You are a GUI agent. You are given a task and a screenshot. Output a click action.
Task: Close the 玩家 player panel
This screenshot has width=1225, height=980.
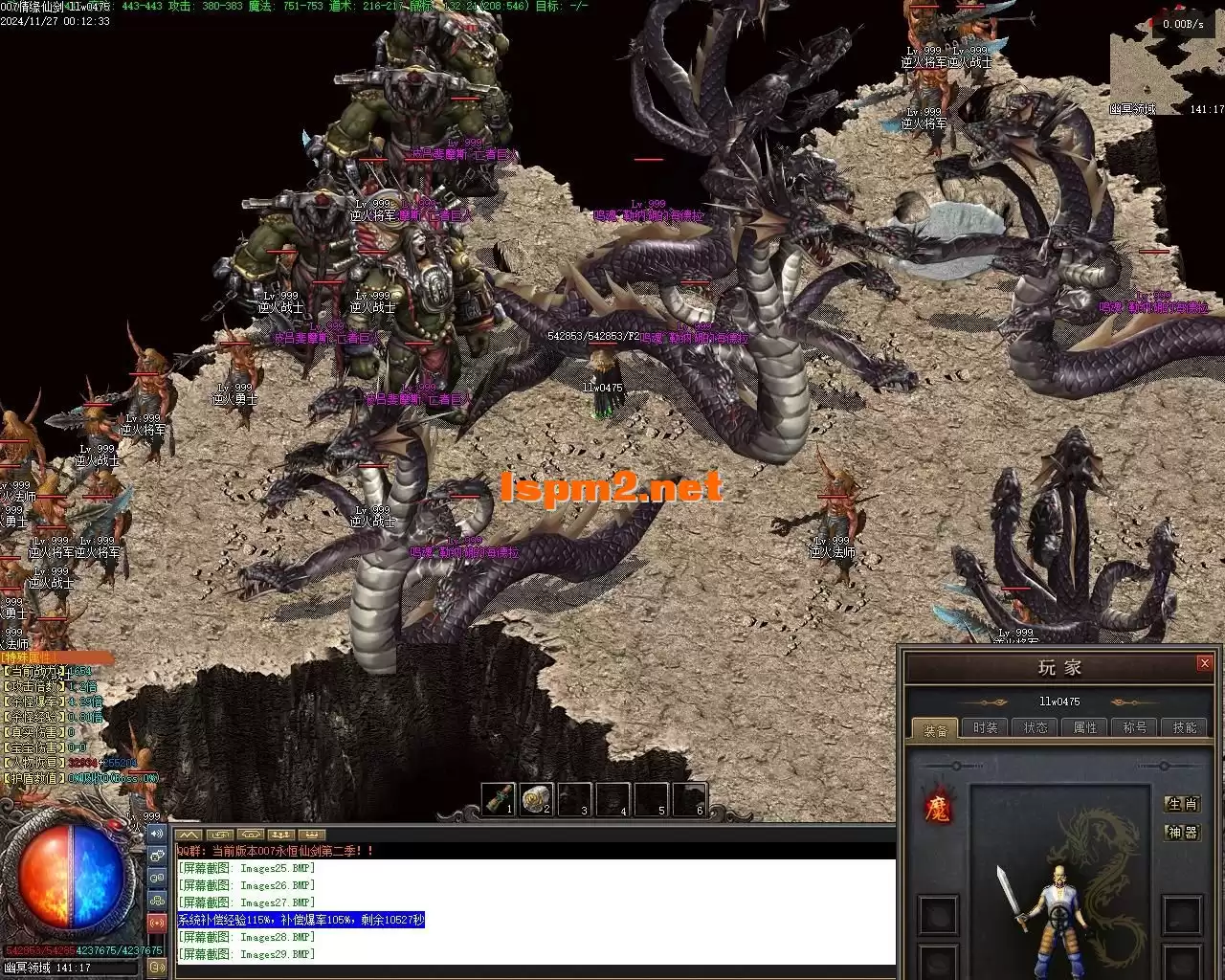[1204, 663]
